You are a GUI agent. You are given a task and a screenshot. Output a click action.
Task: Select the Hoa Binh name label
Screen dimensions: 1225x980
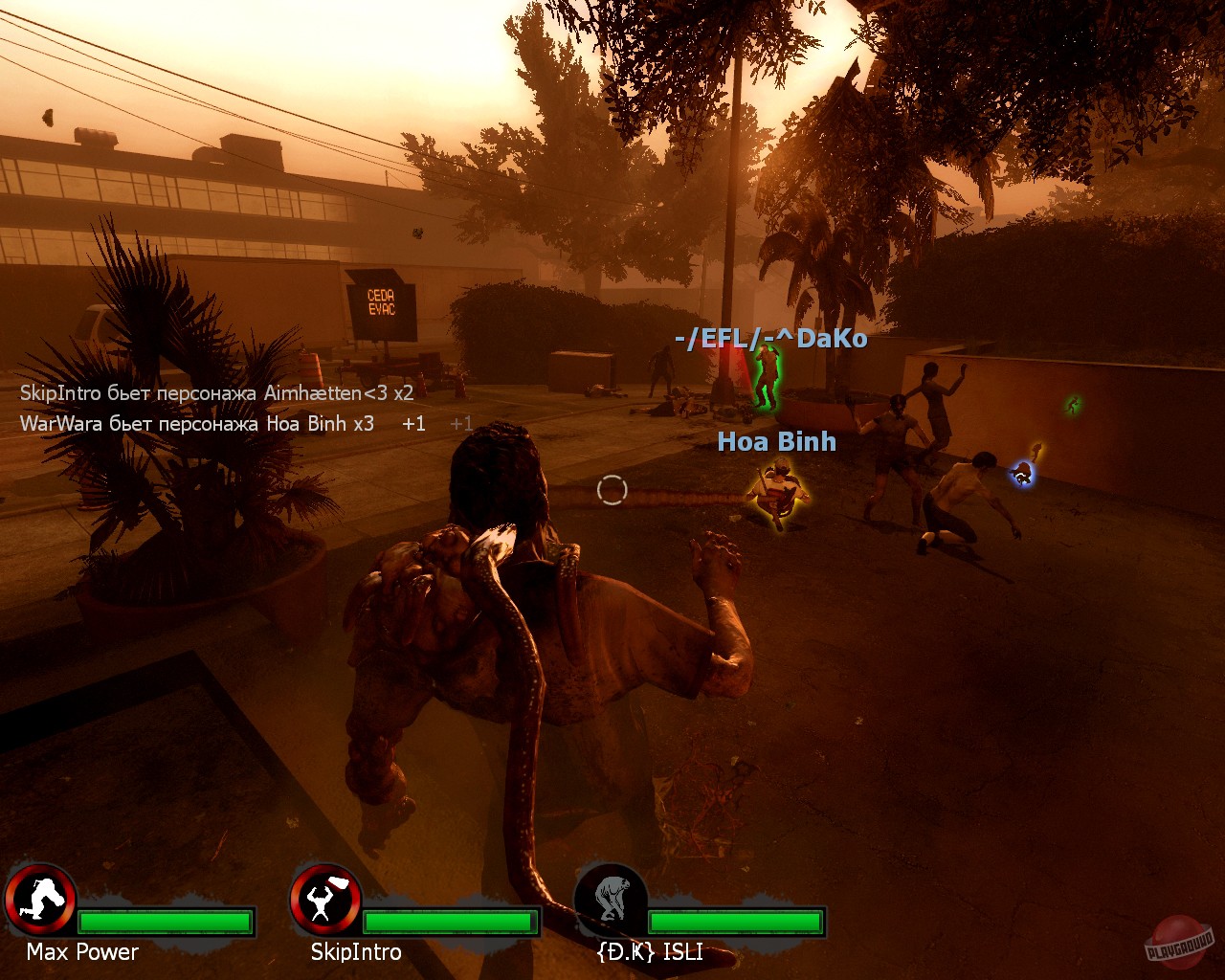pyautogui.click(x=777, y=441)
